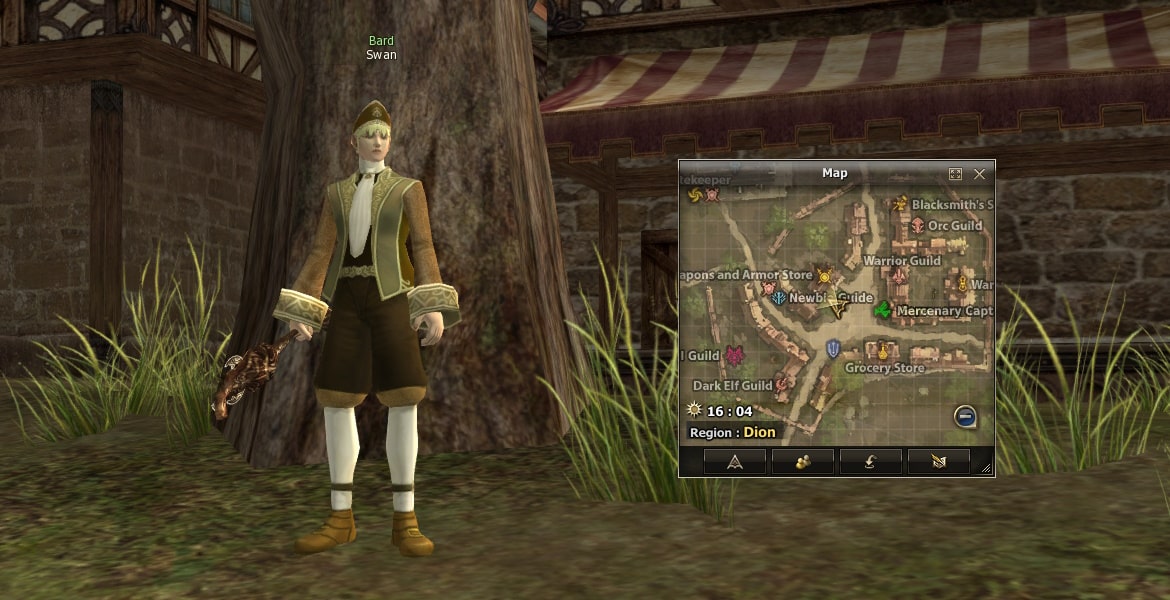Select the Warrior Guild map marker
The width and height of the screenshot is (1170, 600).
(900, 275)
